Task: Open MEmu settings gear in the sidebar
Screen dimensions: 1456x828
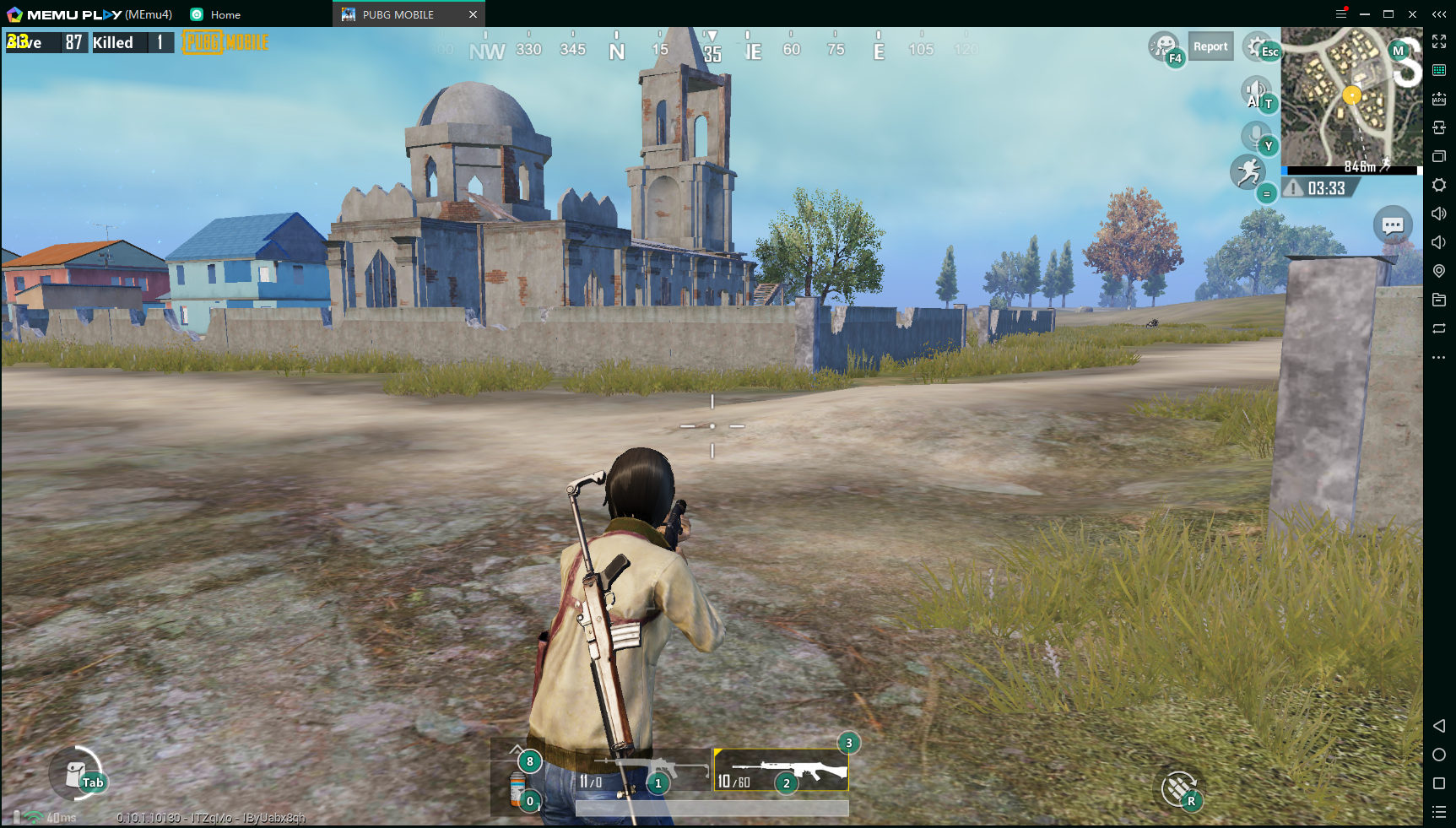Action: [1439, 185]
